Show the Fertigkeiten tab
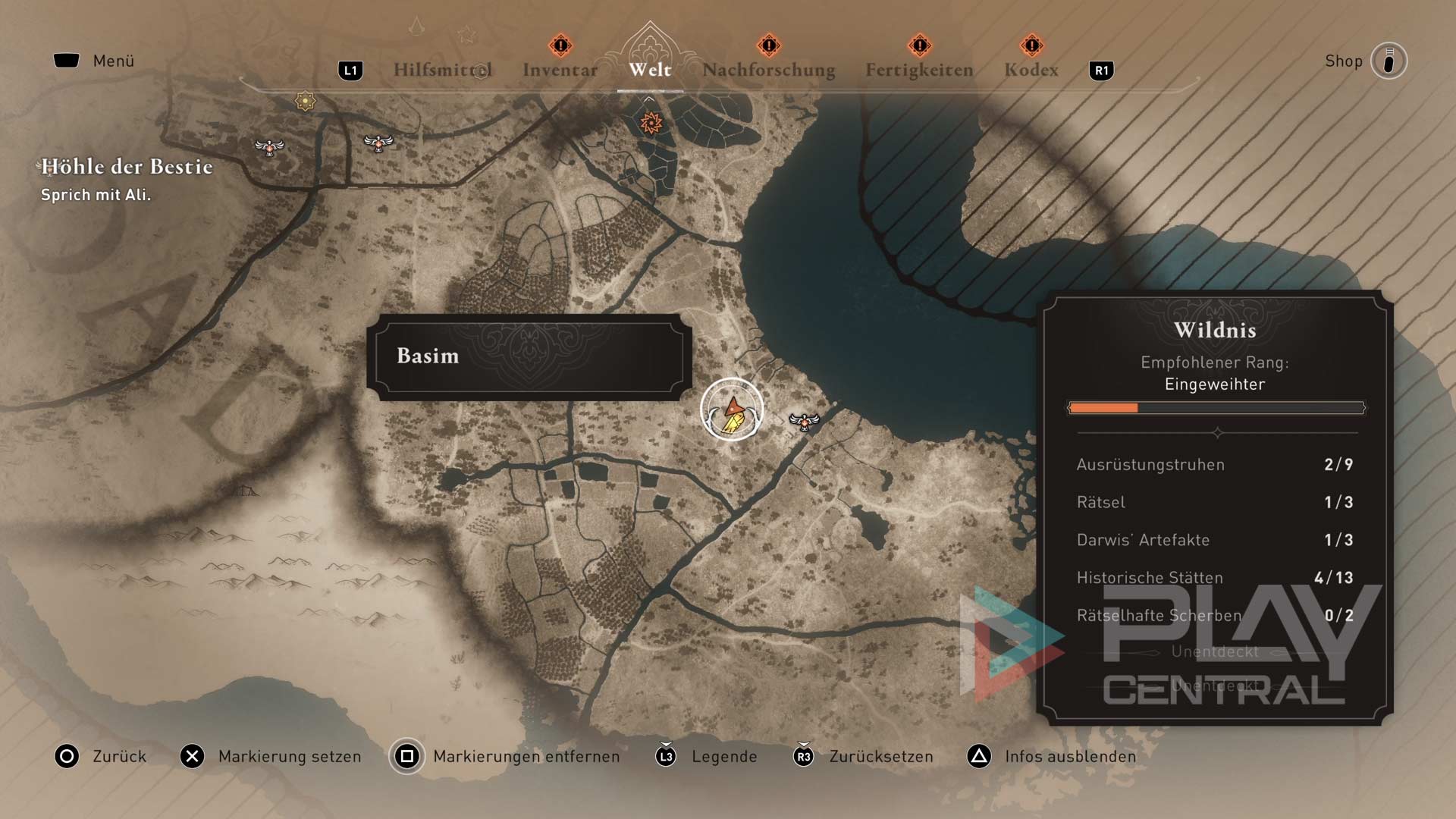 point(919,70)
